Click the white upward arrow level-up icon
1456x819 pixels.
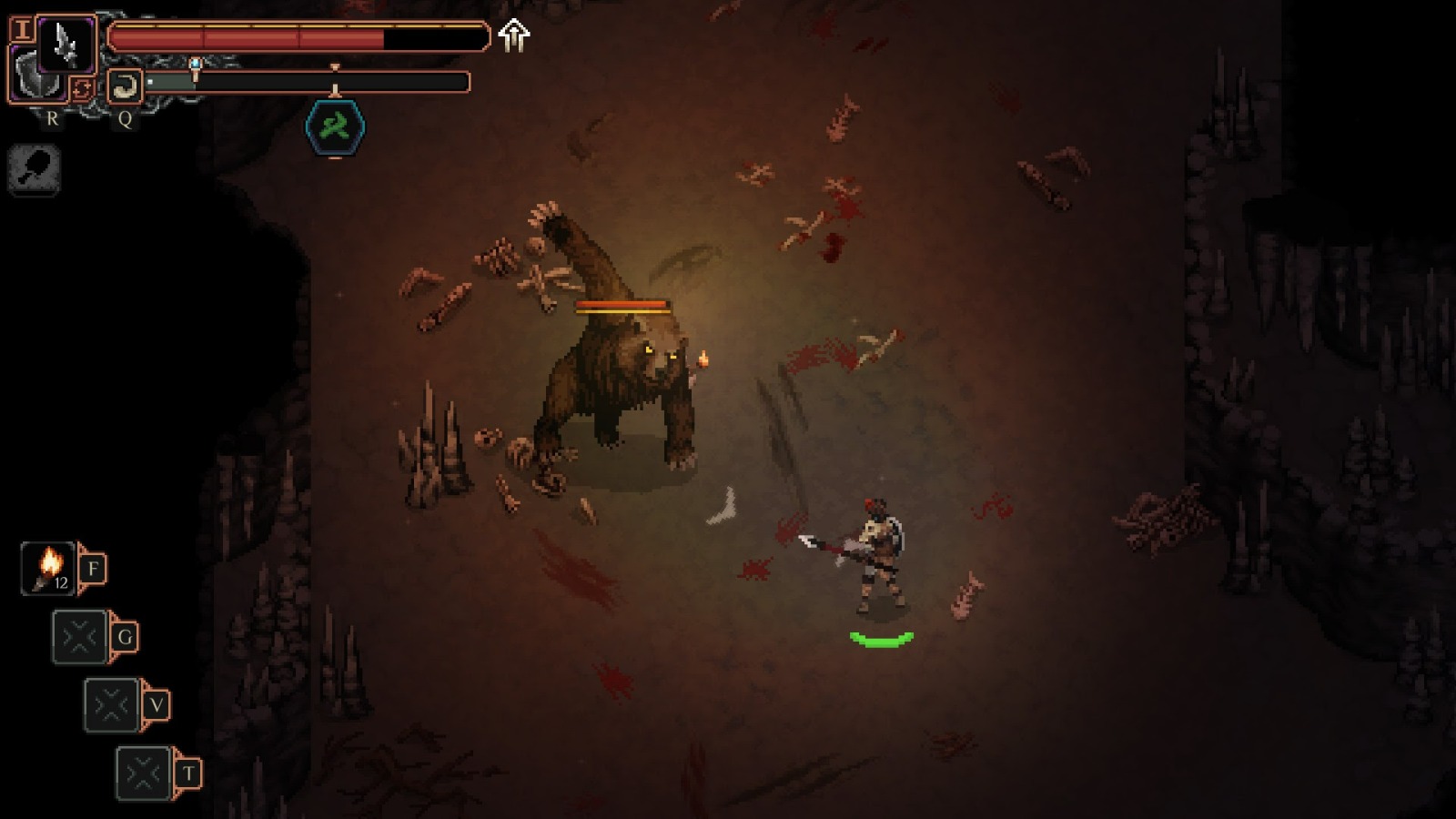(514, 35)
